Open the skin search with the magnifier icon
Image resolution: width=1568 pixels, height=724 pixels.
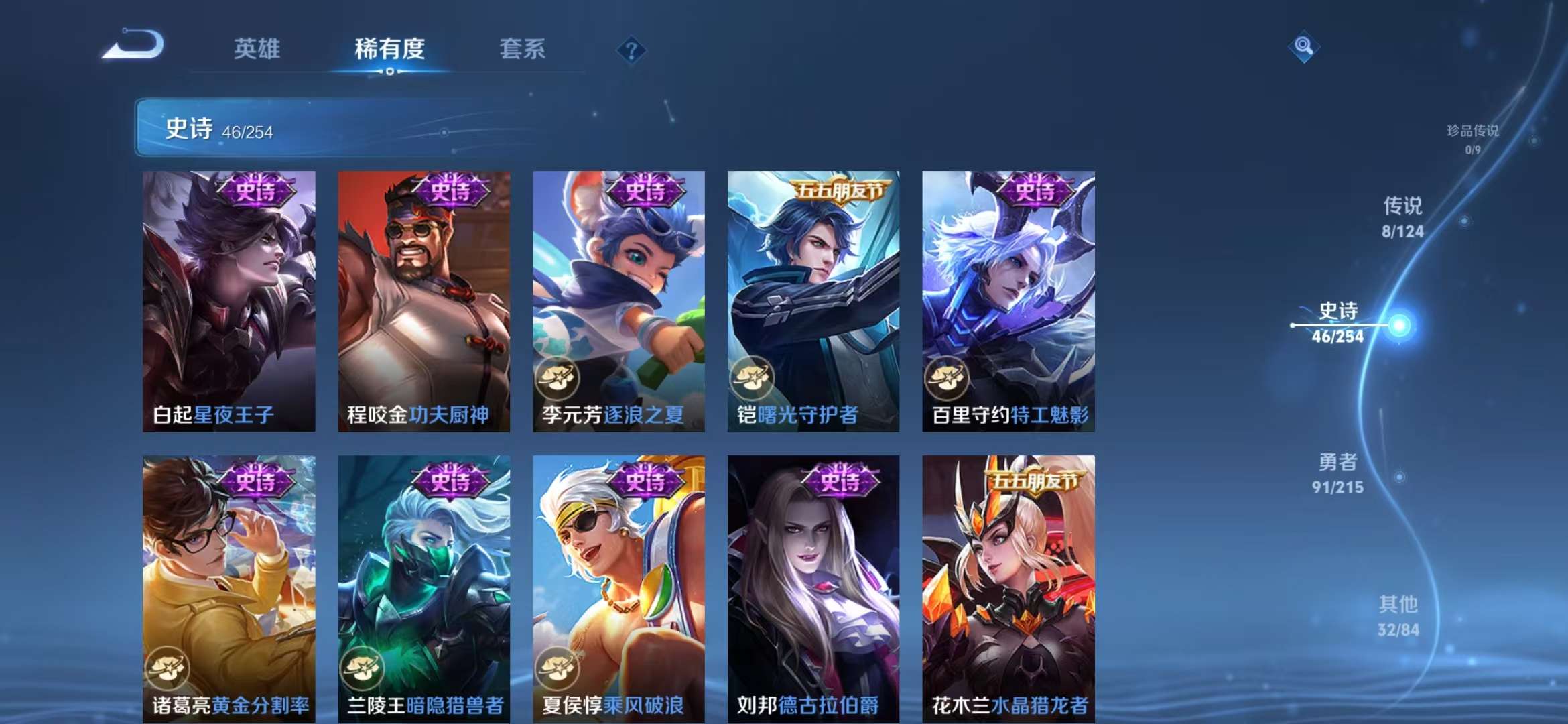[x=1303, y=47]
